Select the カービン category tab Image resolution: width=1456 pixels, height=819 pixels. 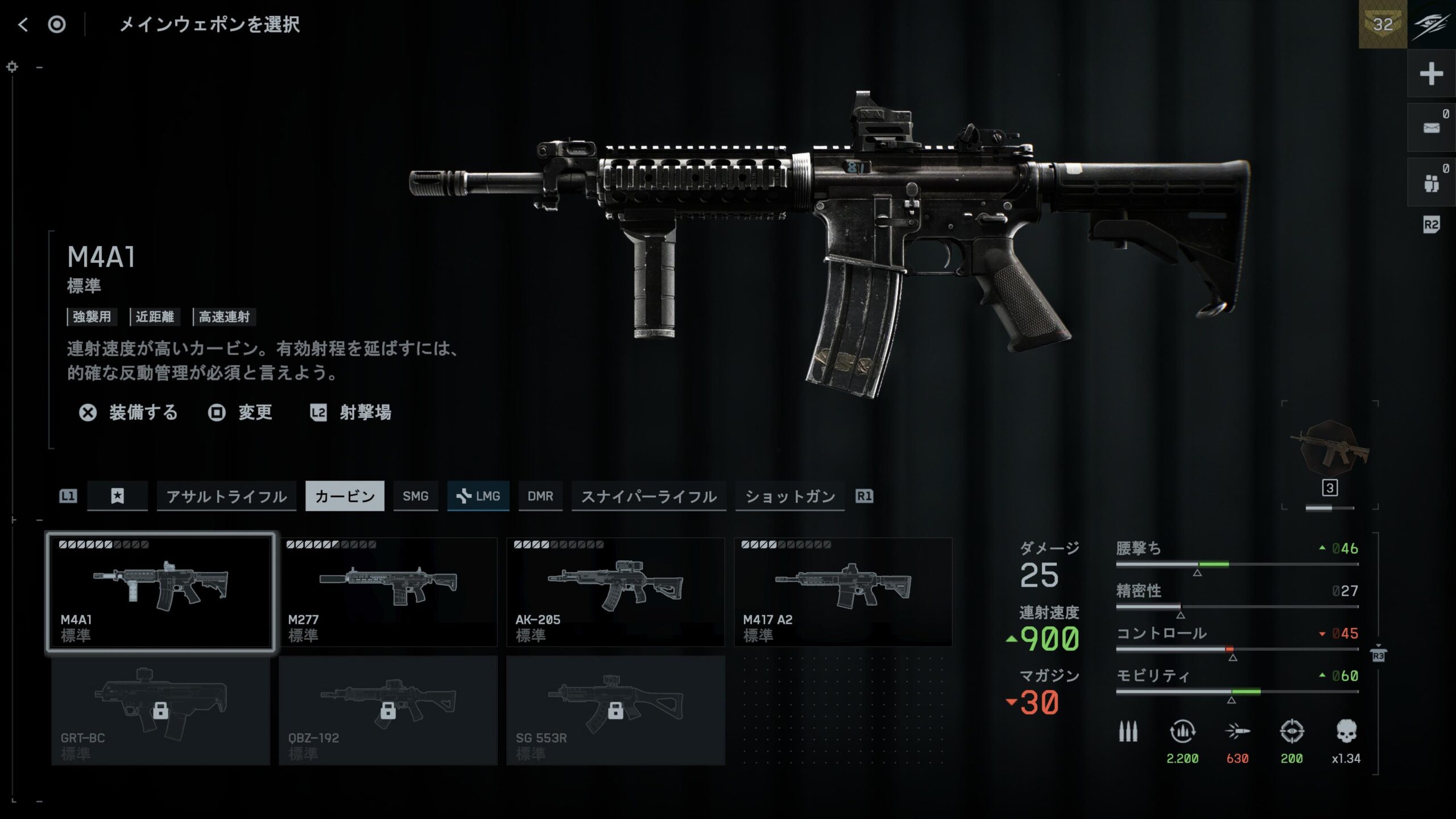coord(345,496)
